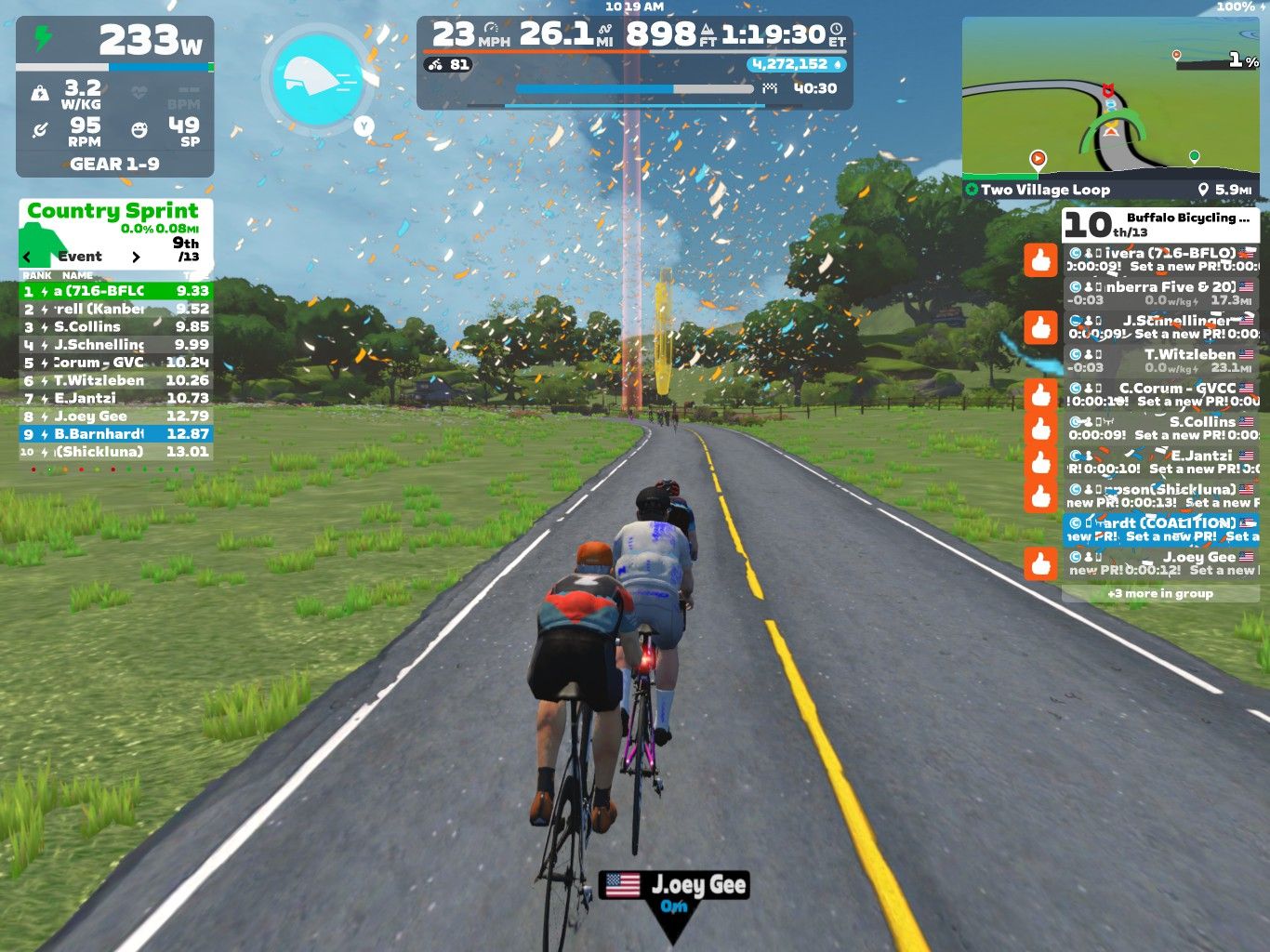Tap thumbs-up beside E.Jantzi in rider list
The height and width of the screenshot is (952, 1270).
coord(1041,462)
